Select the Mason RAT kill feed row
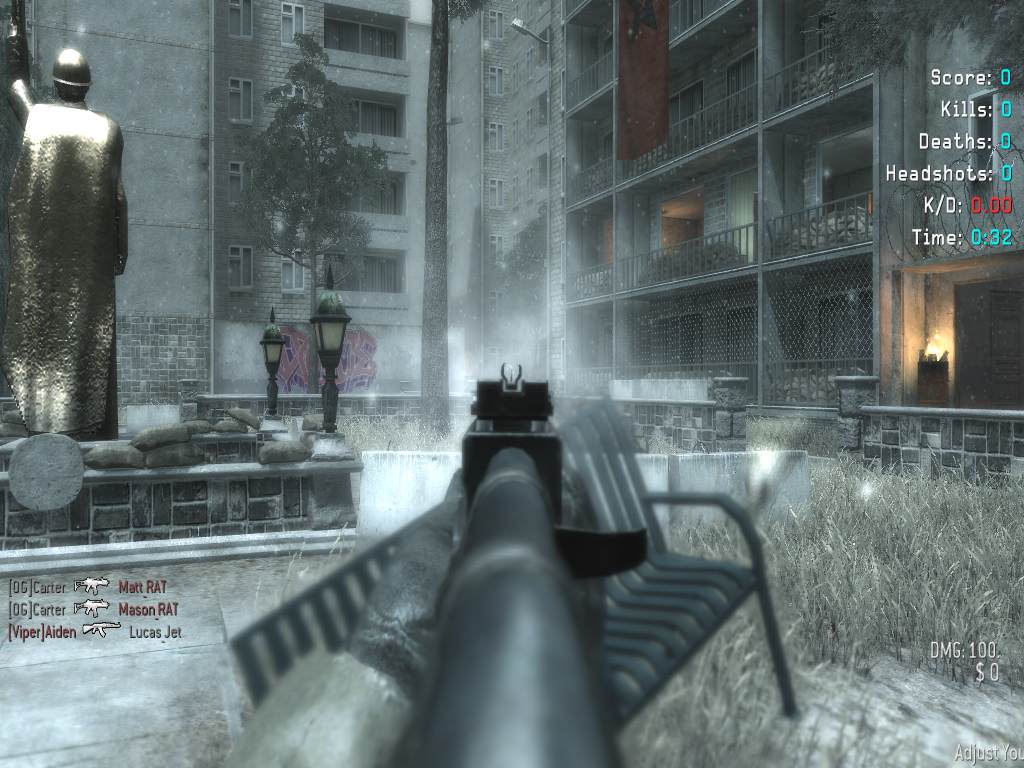The width and height of the screenshot is (1024, 768). pos(148,609)
